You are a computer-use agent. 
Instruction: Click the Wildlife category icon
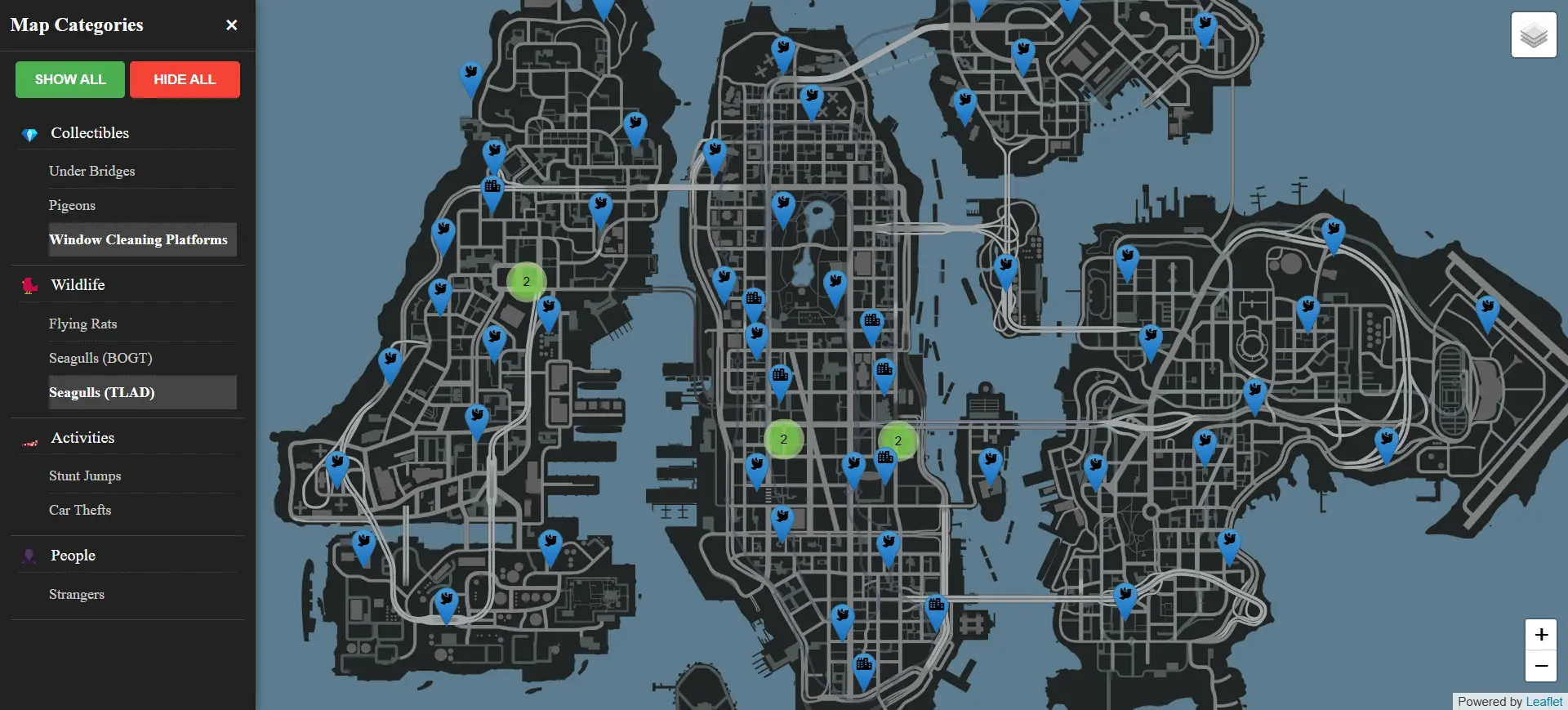point(29,286)
